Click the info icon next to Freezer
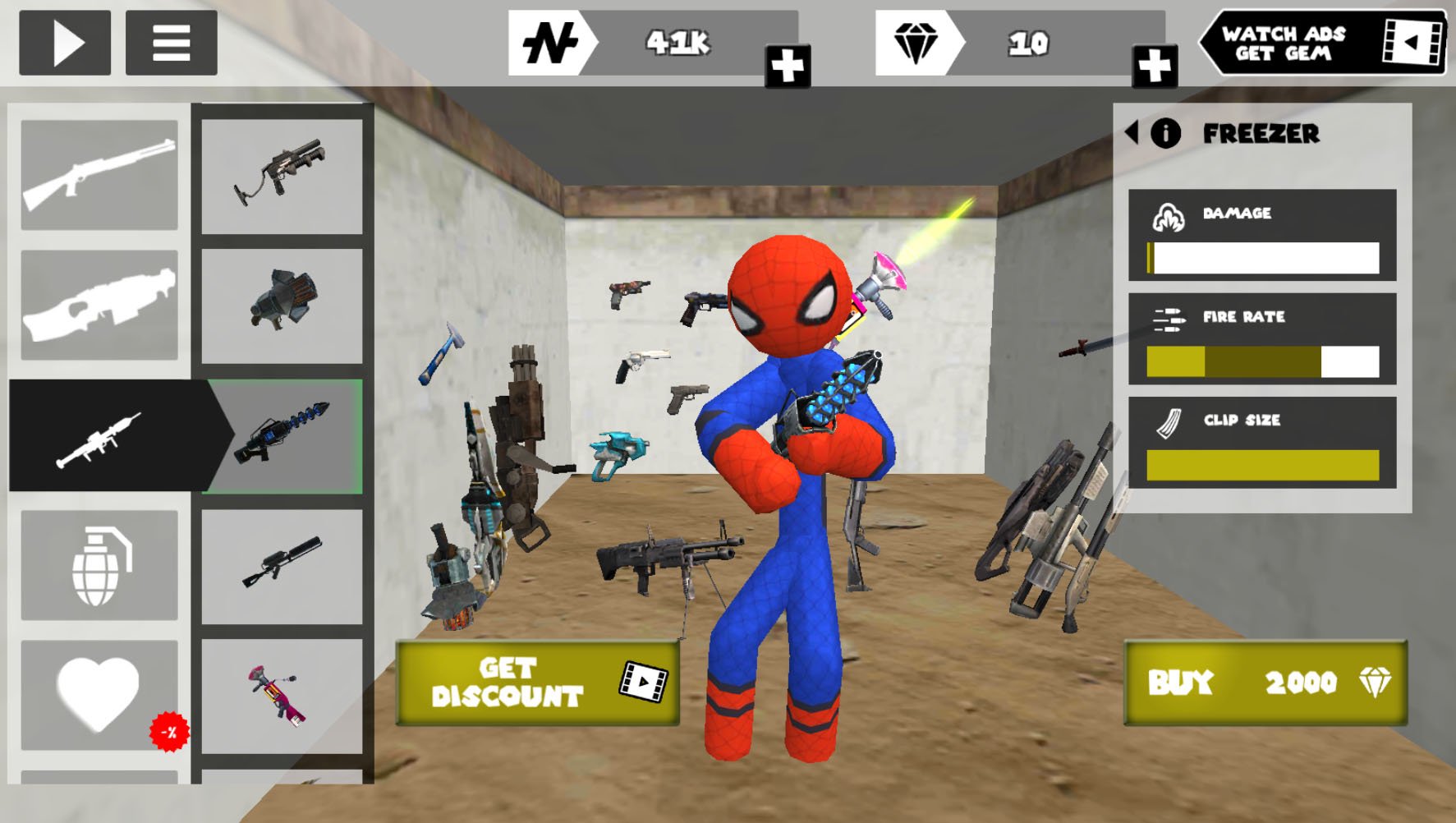 1165,133
